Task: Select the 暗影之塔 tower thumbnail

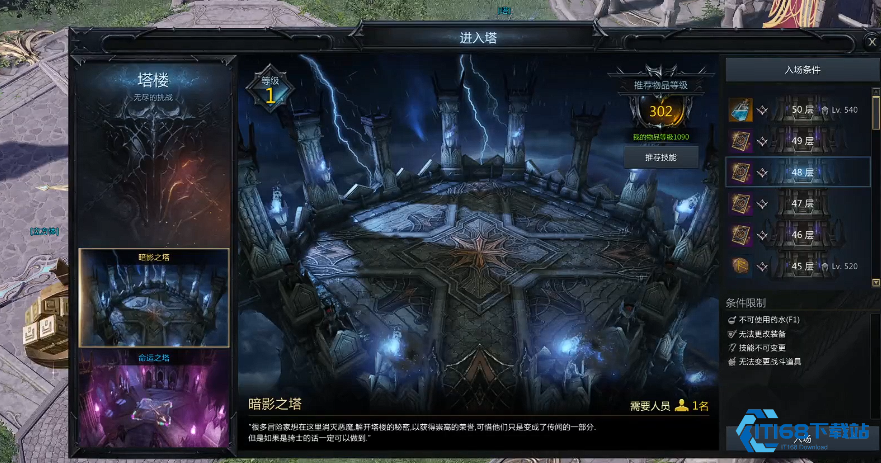Action: (154, 298)
